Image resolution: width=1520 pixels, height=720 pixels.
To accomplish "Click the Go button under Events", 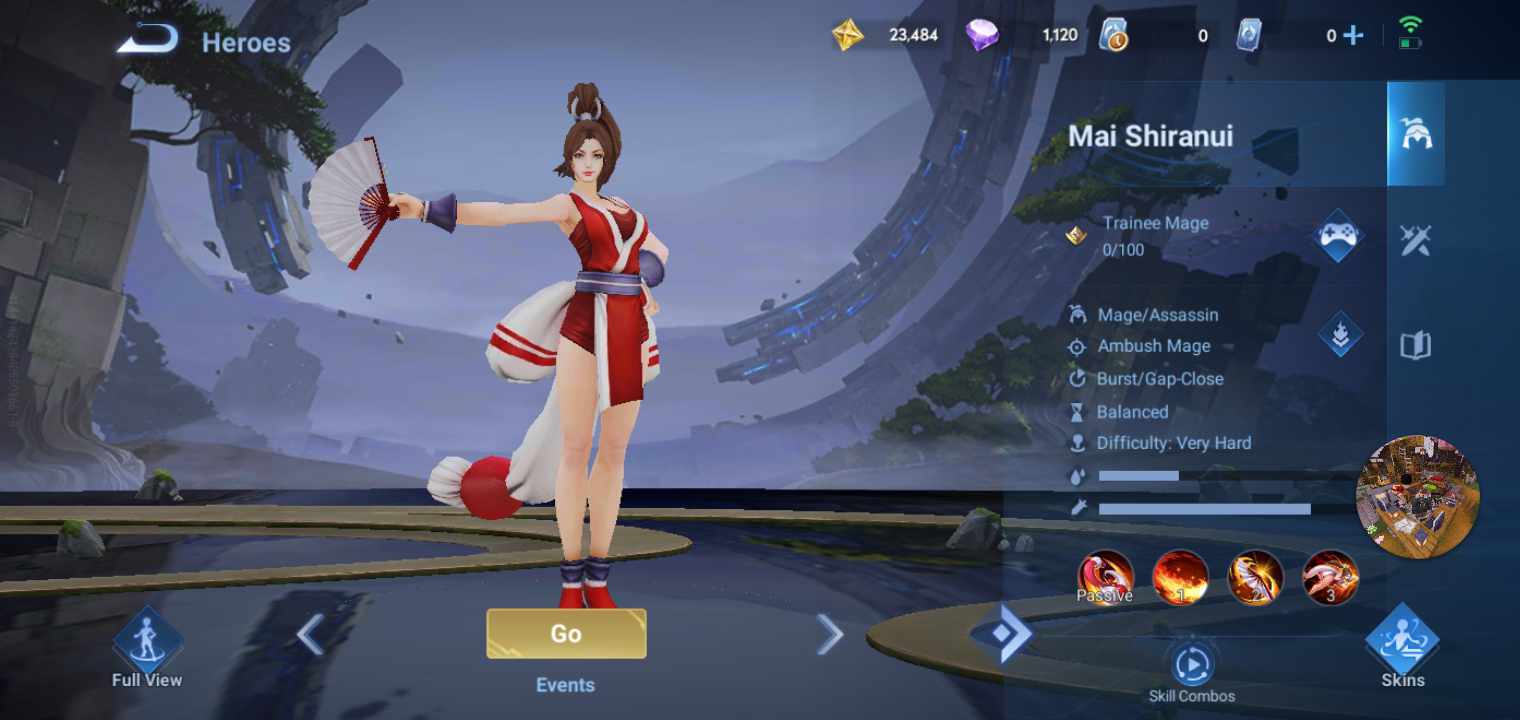I will click(x=565, y=633).
